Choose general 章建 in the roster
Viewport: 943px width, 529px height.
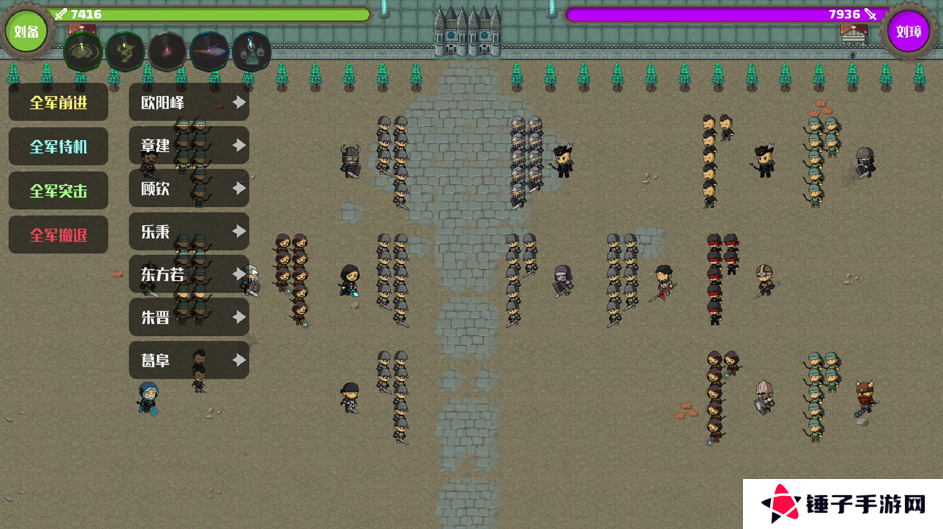click(x=189, y=145)
